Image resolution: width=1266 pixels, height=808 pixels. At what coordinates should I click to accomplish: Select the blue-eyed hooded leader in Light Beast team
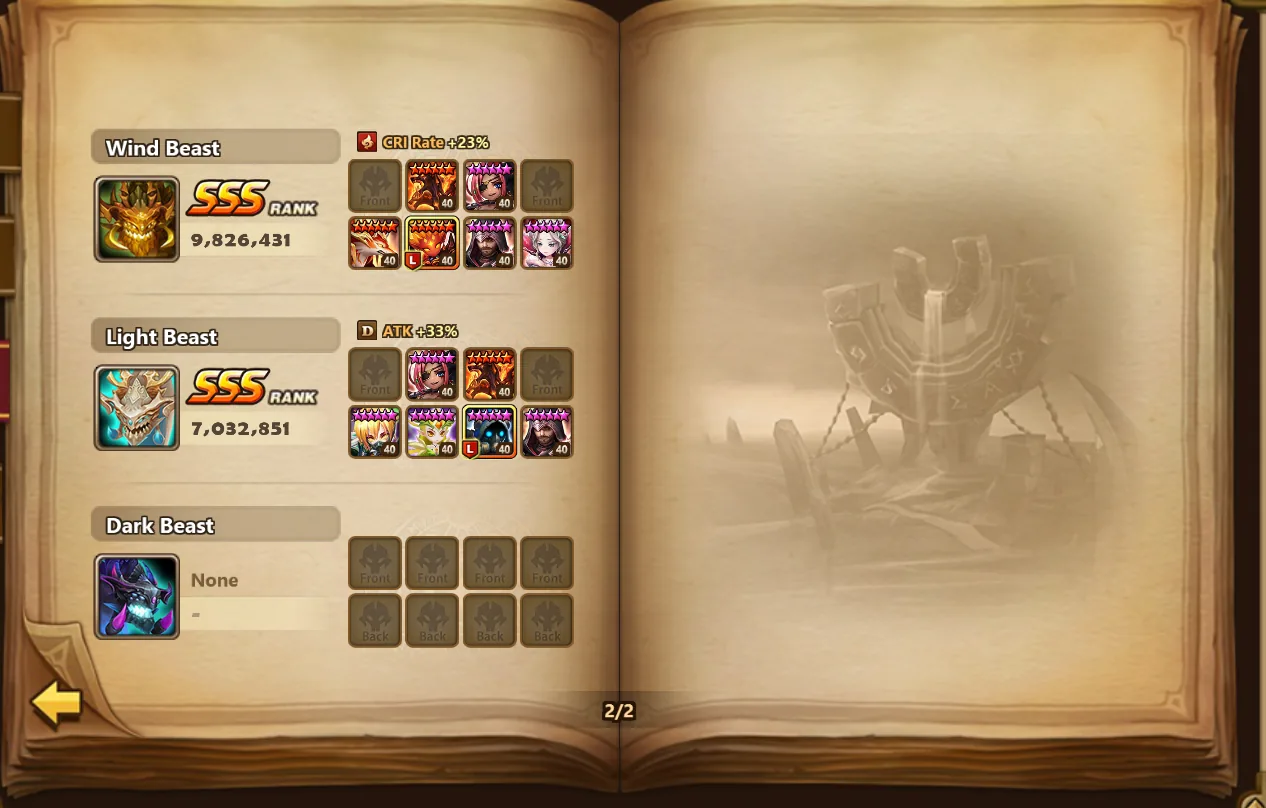[x=490, y=432]
